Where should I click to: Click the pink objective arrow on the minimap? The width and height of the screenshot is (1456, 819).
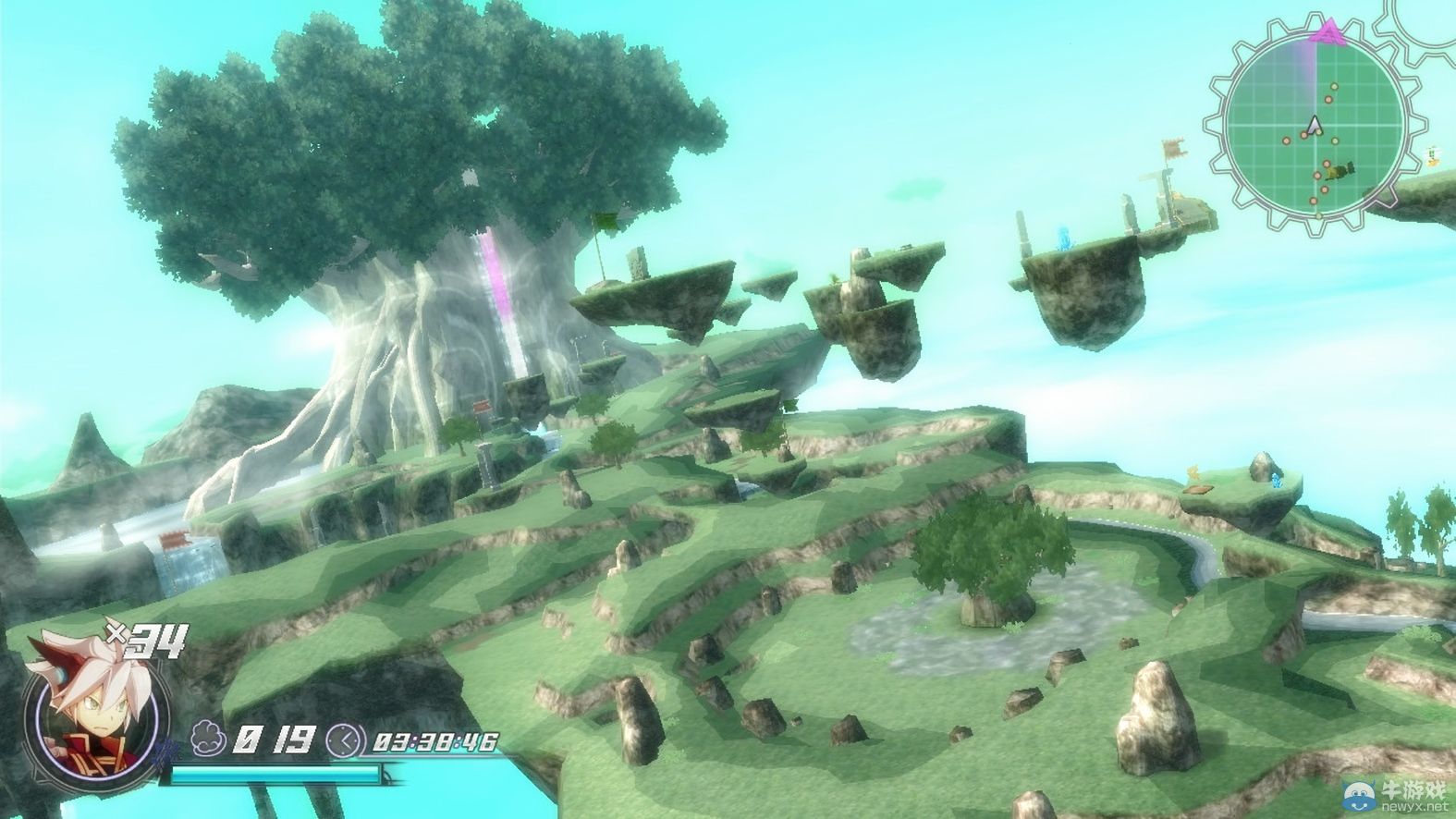(x=1327, y=32)
